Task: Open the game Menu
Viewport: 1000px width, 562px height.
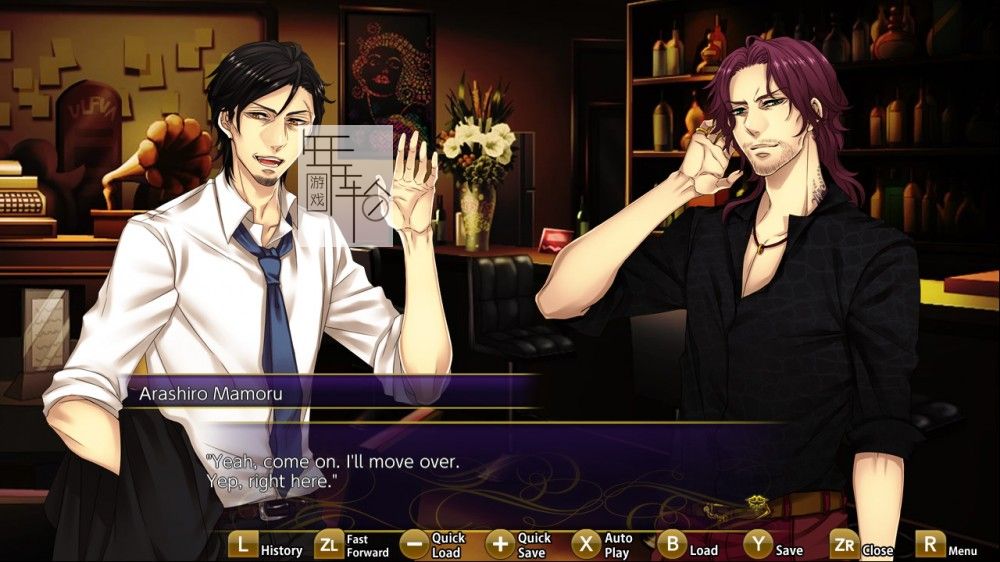Action: click(931, 546)
